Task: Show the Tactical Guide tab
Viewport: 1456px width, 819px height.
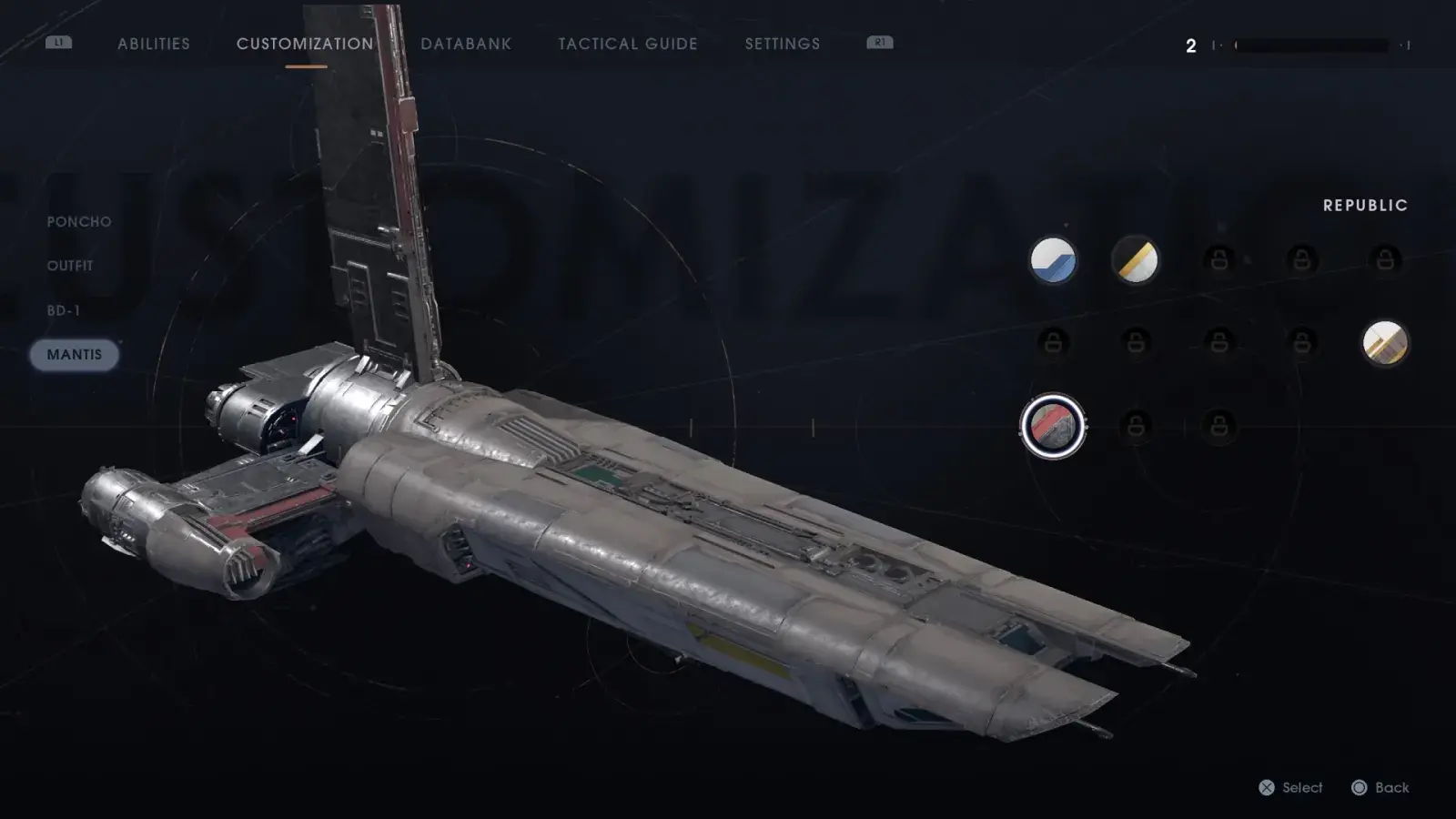Action: click(628, 44)
